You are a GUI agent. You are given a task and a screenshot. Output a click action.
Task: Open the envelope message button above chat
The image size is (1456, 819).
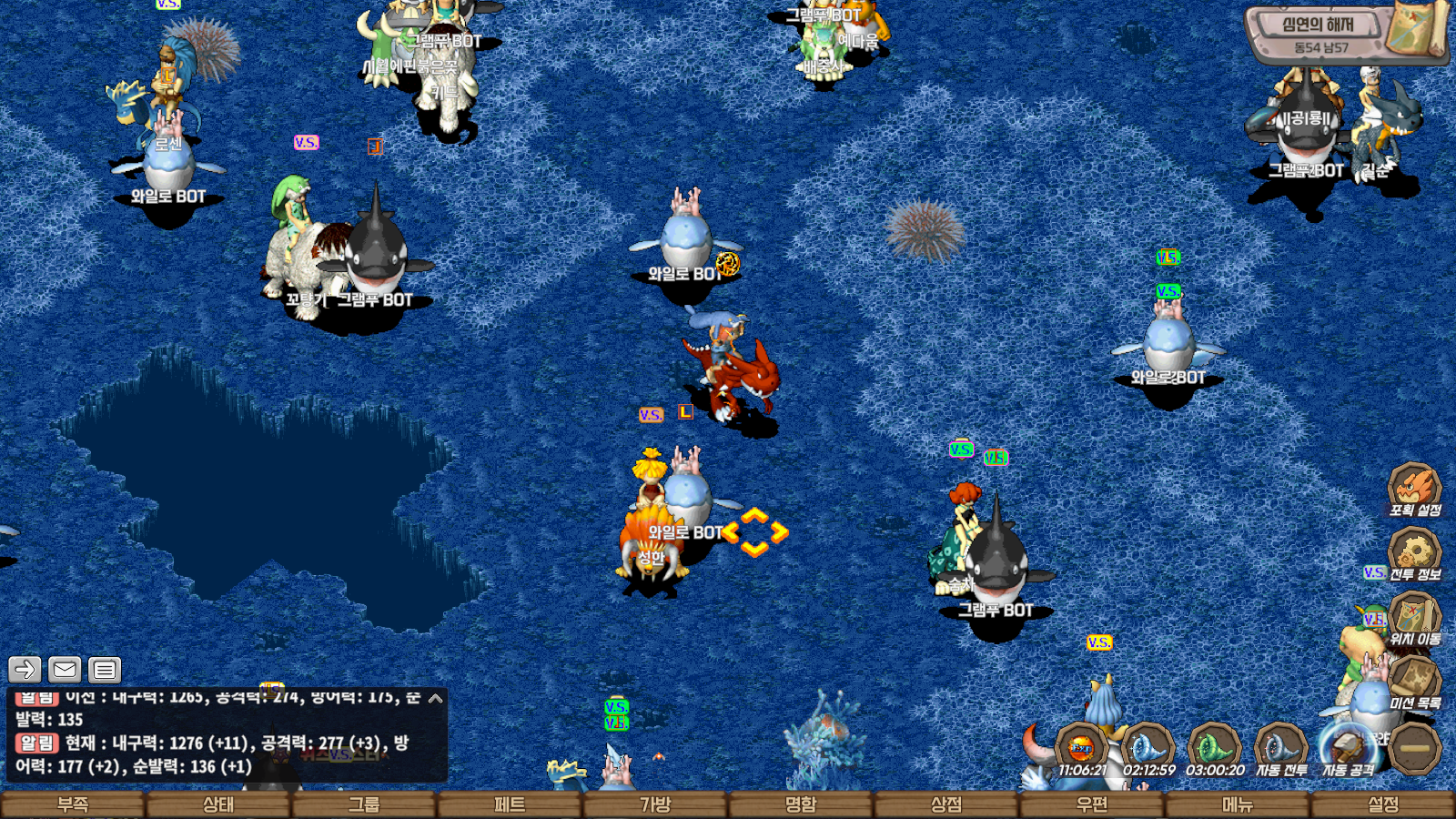point(65,670)
